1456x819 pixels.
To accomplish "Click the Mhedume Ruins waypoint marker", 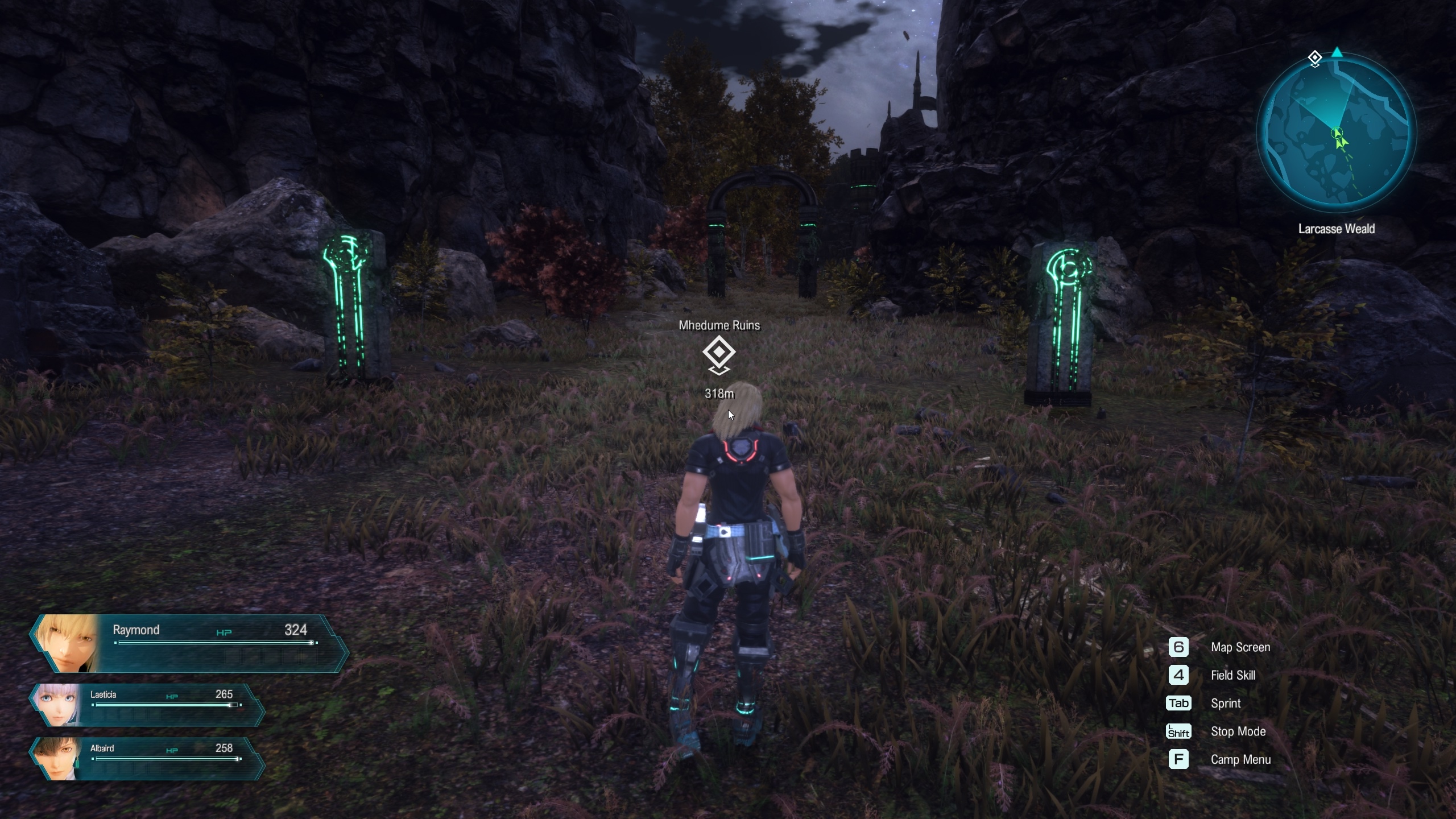I will [719, 353].
